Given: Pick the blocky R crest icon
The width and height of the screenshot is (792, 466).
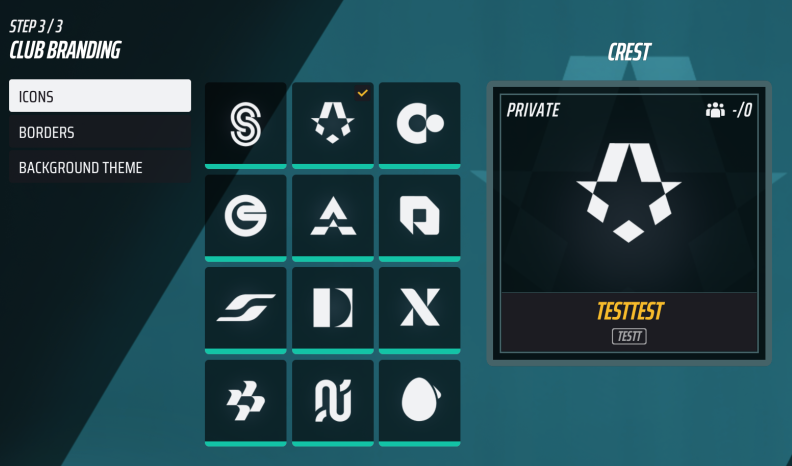Looking at the screenshot, I should click(420, 216).
